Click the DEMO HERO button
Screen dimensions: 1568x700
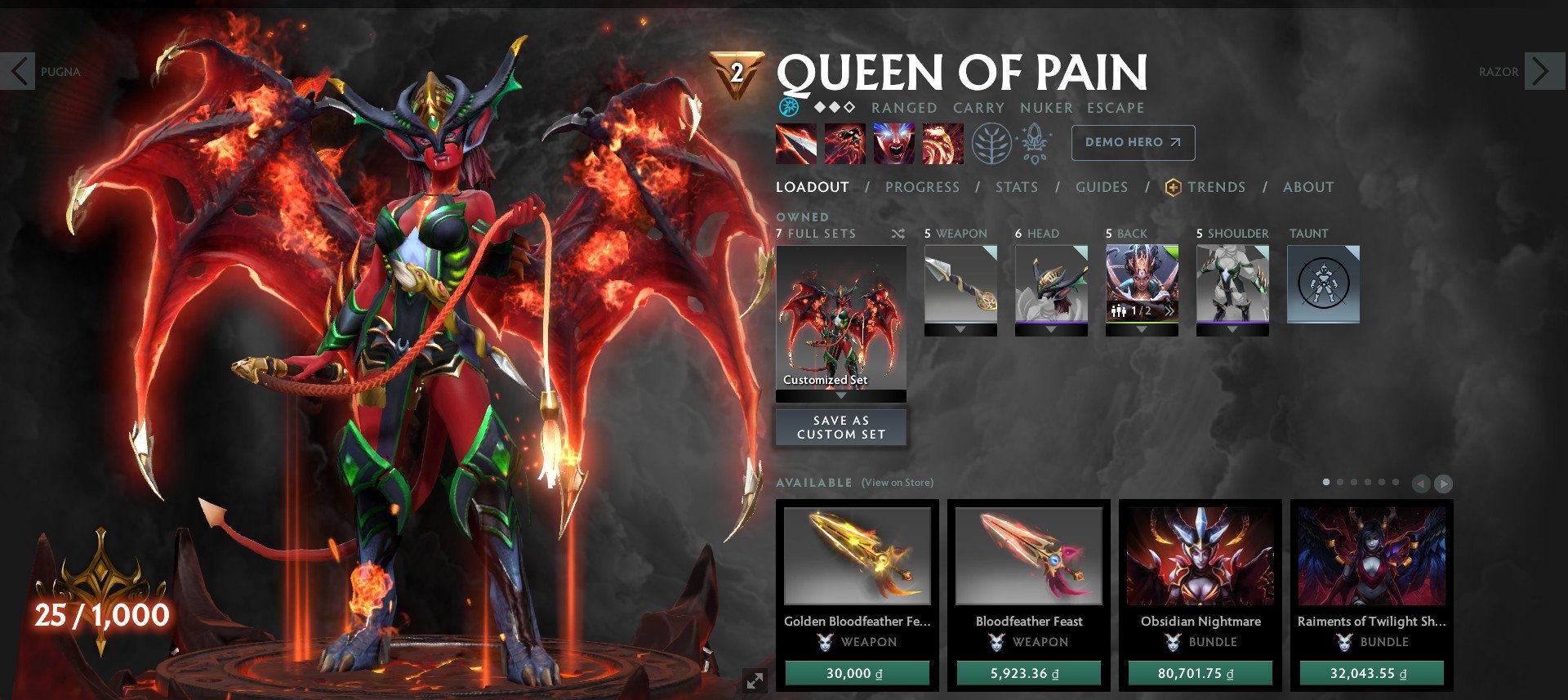1133,142
